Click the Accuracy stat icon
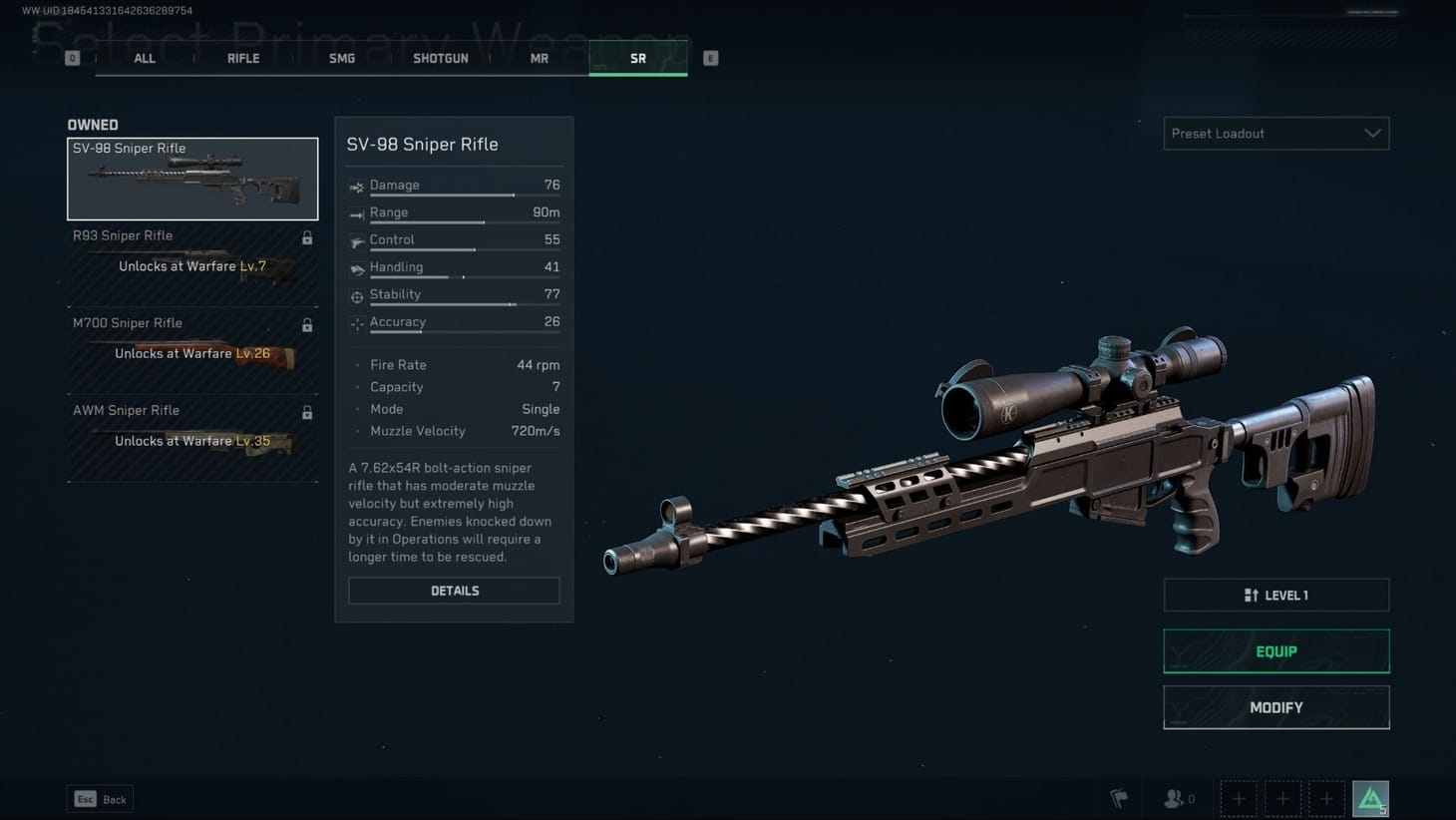 click(x=357, y=322)
